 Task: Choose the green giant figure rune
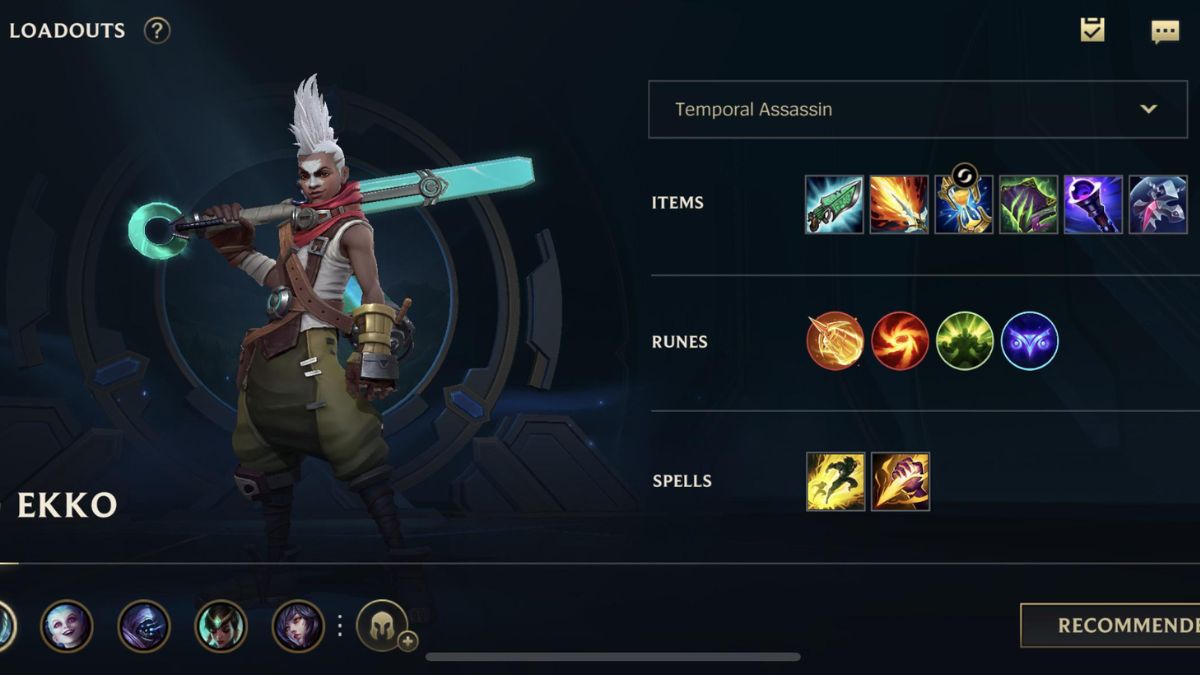(965, 341)
